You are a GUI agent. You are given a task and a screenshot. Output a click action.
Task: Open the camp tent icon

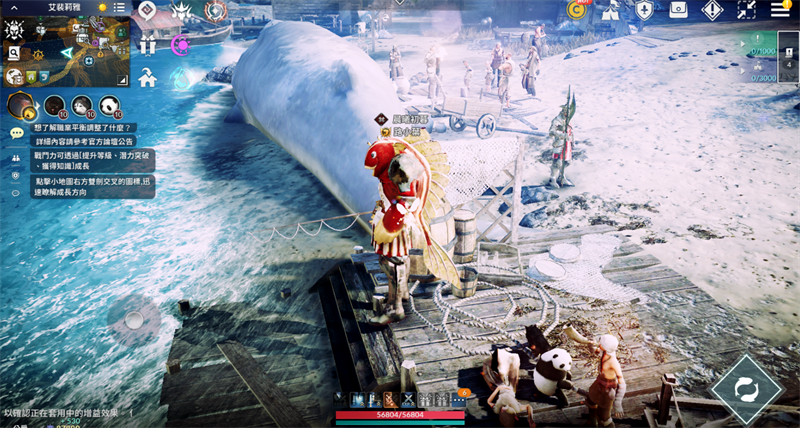[x=610, y=10]
